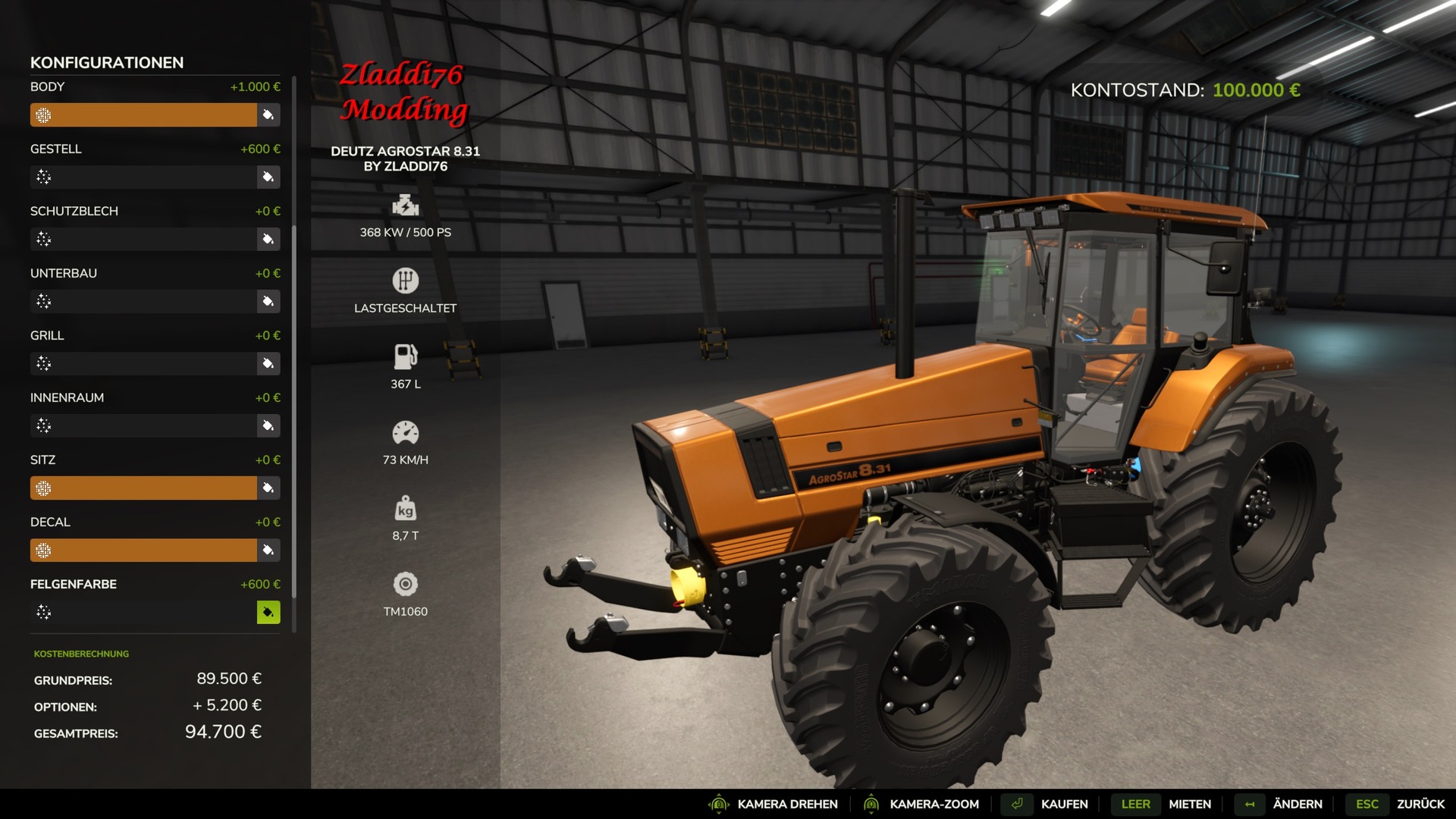Image resolution: width=1456 pixels, height=819 pixels.
Task: Open the Gestell color option row
Action: coord(143,177)
